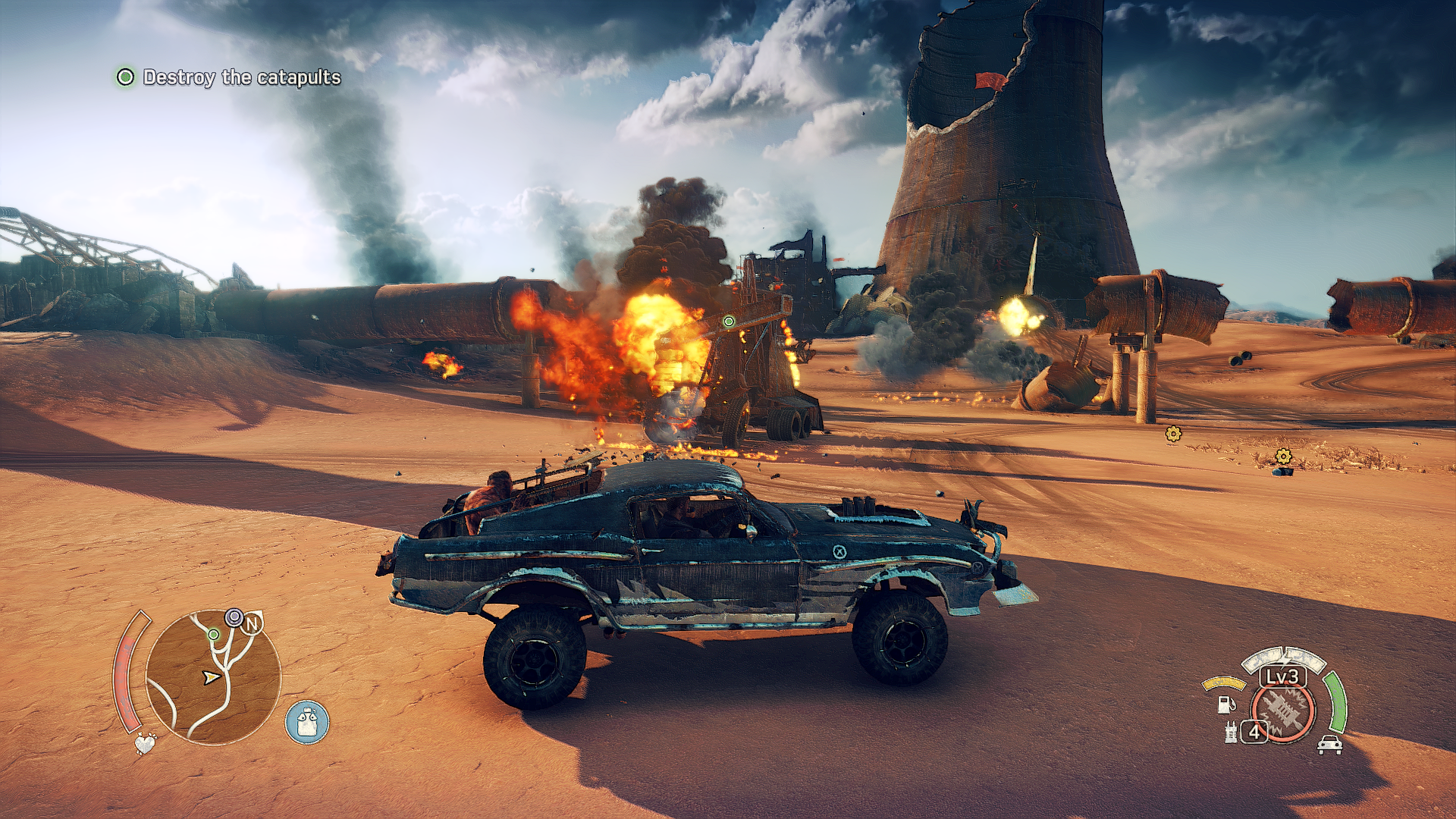Click the Lv3 weapon level badge
Viewport: 1456px width, 819px height.
pyautogui.click(x=1283, y=676)
